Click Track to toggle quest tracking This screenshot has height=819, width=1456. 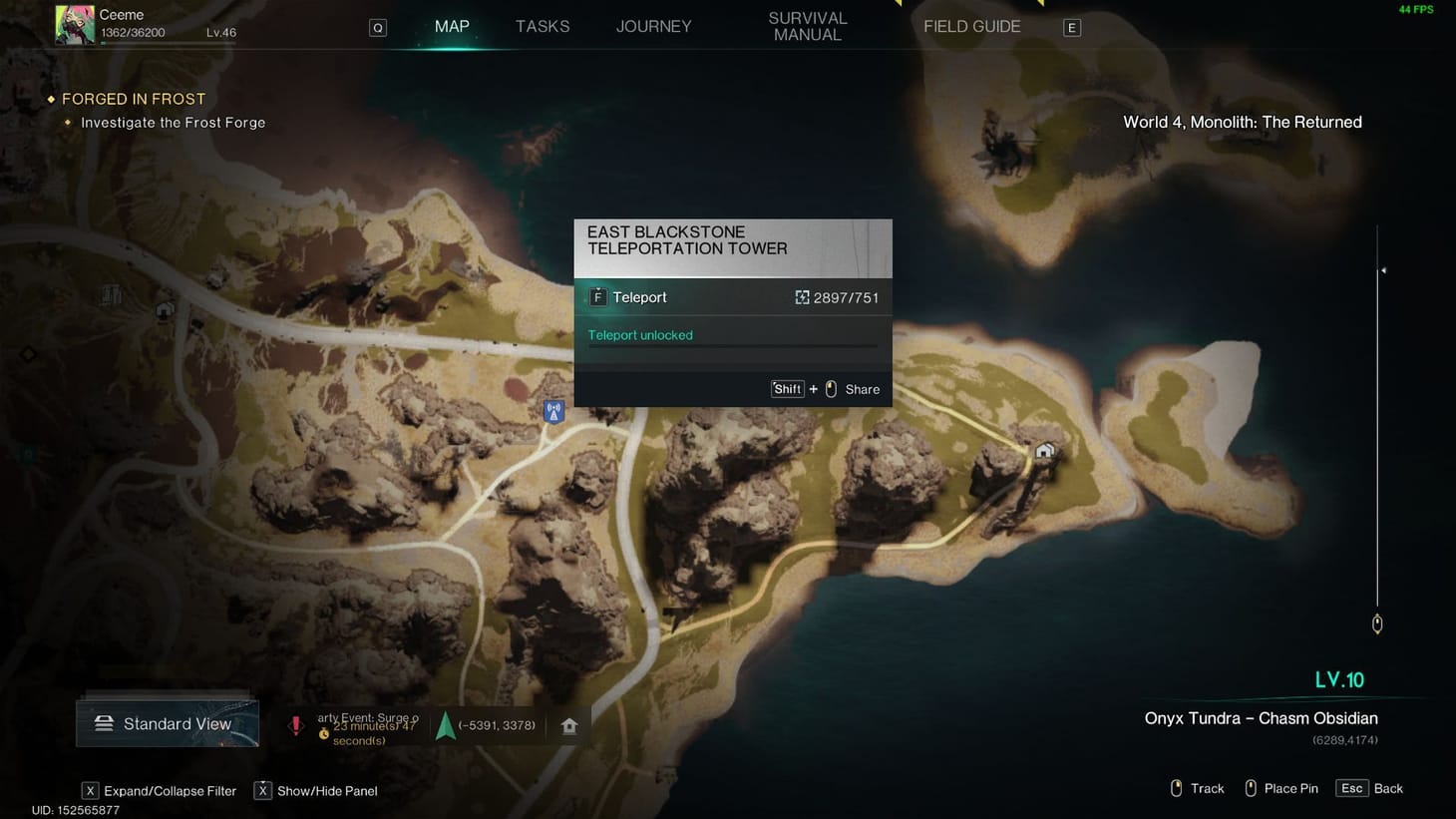pos(1196,788)
